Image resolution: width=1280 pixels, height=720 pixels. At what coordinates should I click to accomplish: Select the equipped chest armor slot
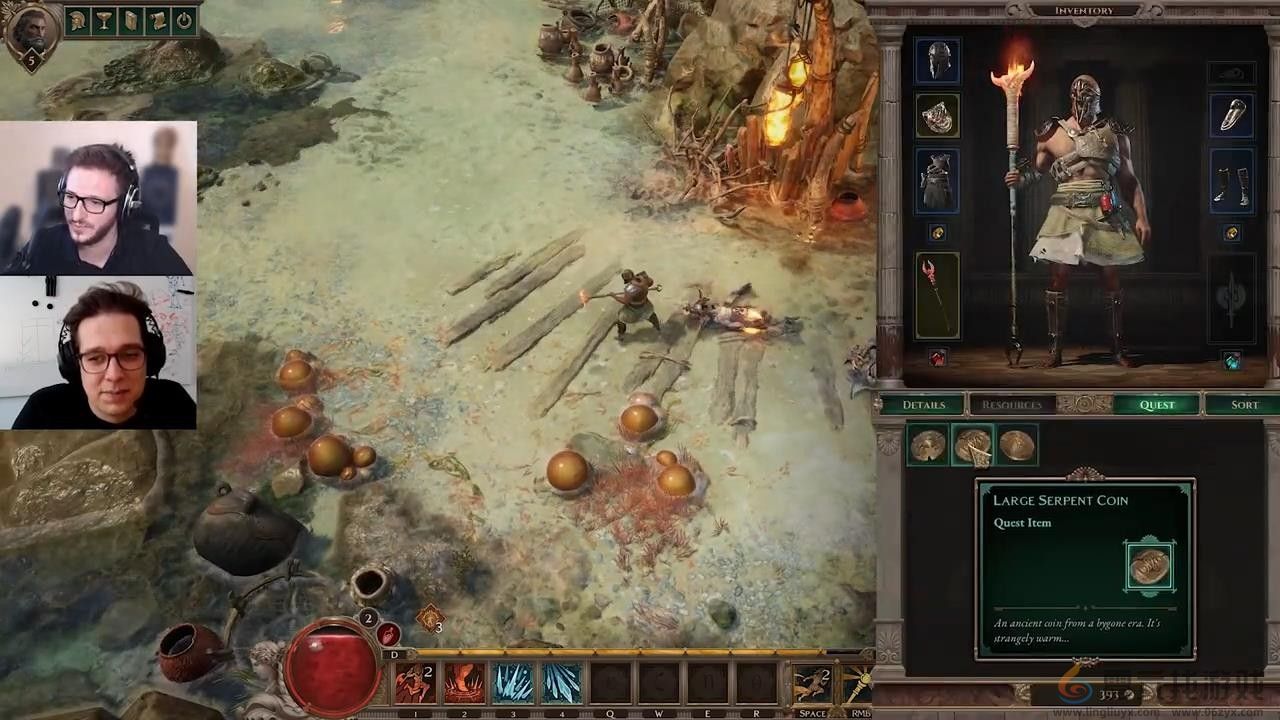[937, 181]
